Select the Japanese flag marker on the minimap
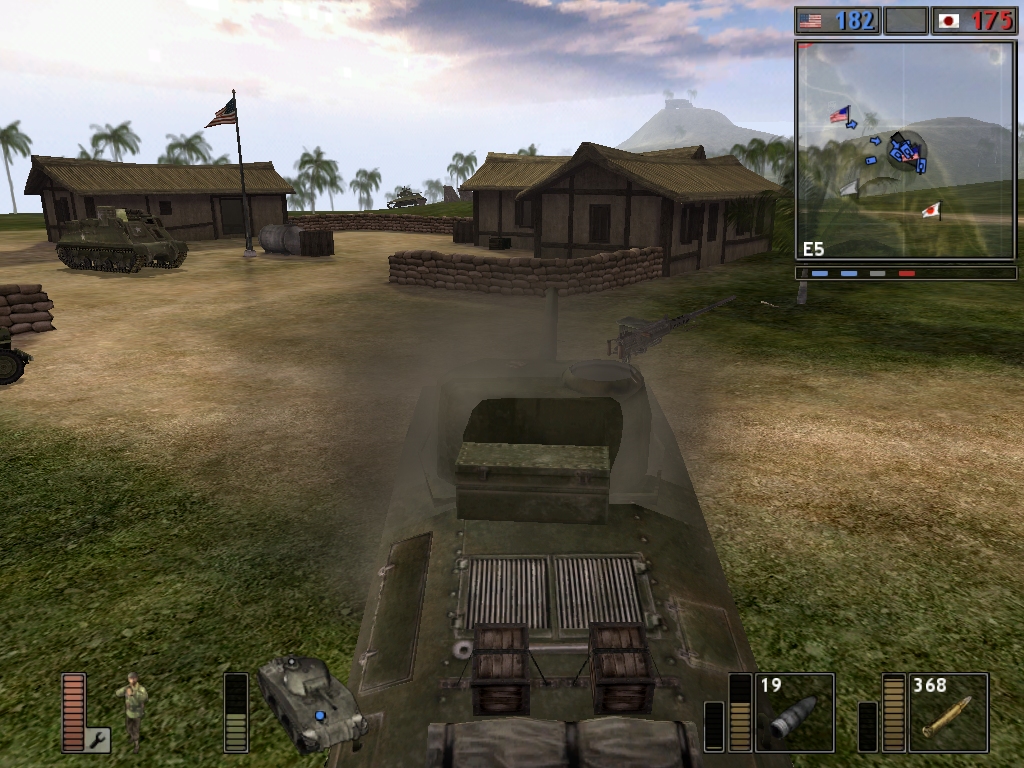 tap(931, 210)
